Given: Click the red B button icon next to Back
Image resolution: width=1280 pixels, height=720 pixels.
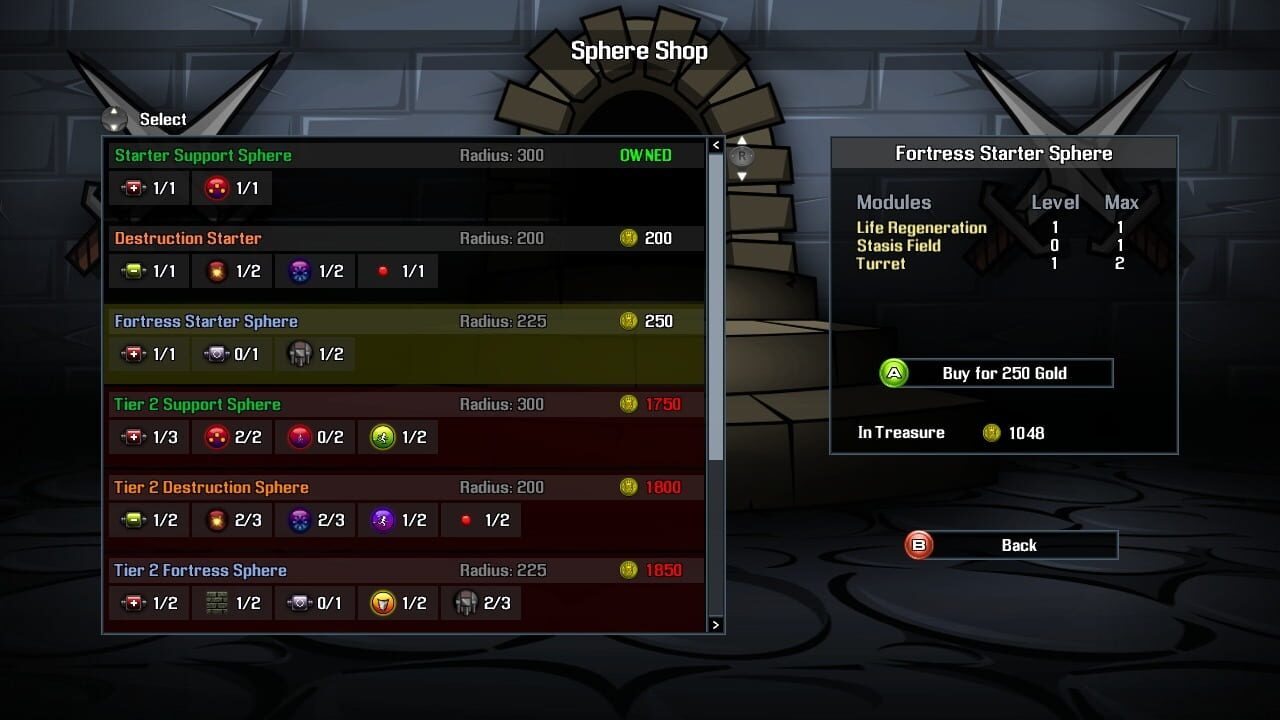Looking at the screenshot, I should [x=918, y=545].
